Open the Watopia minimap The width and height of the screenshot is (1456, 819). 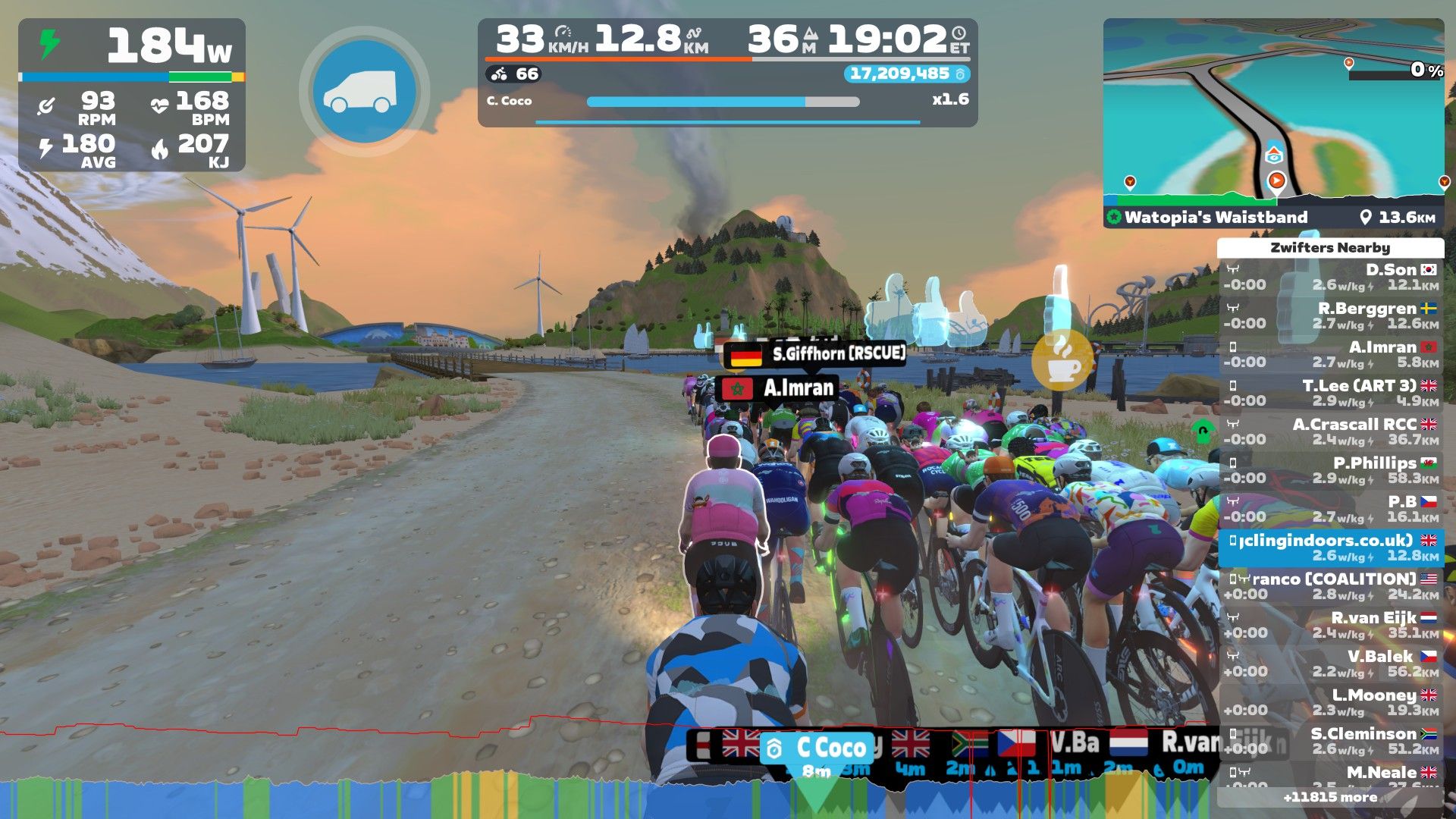[x=1272, y=111]
